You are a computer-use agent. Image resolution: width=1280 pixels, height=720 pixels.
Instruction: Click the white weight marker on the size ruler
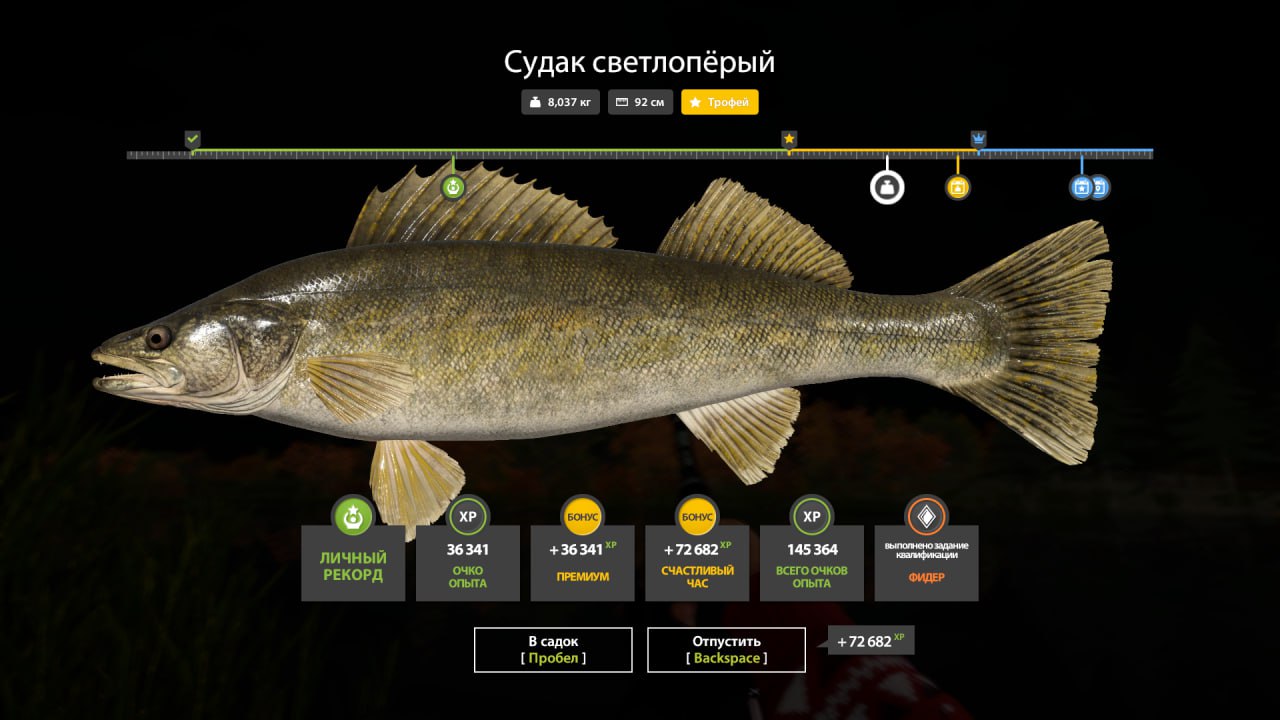885,188
